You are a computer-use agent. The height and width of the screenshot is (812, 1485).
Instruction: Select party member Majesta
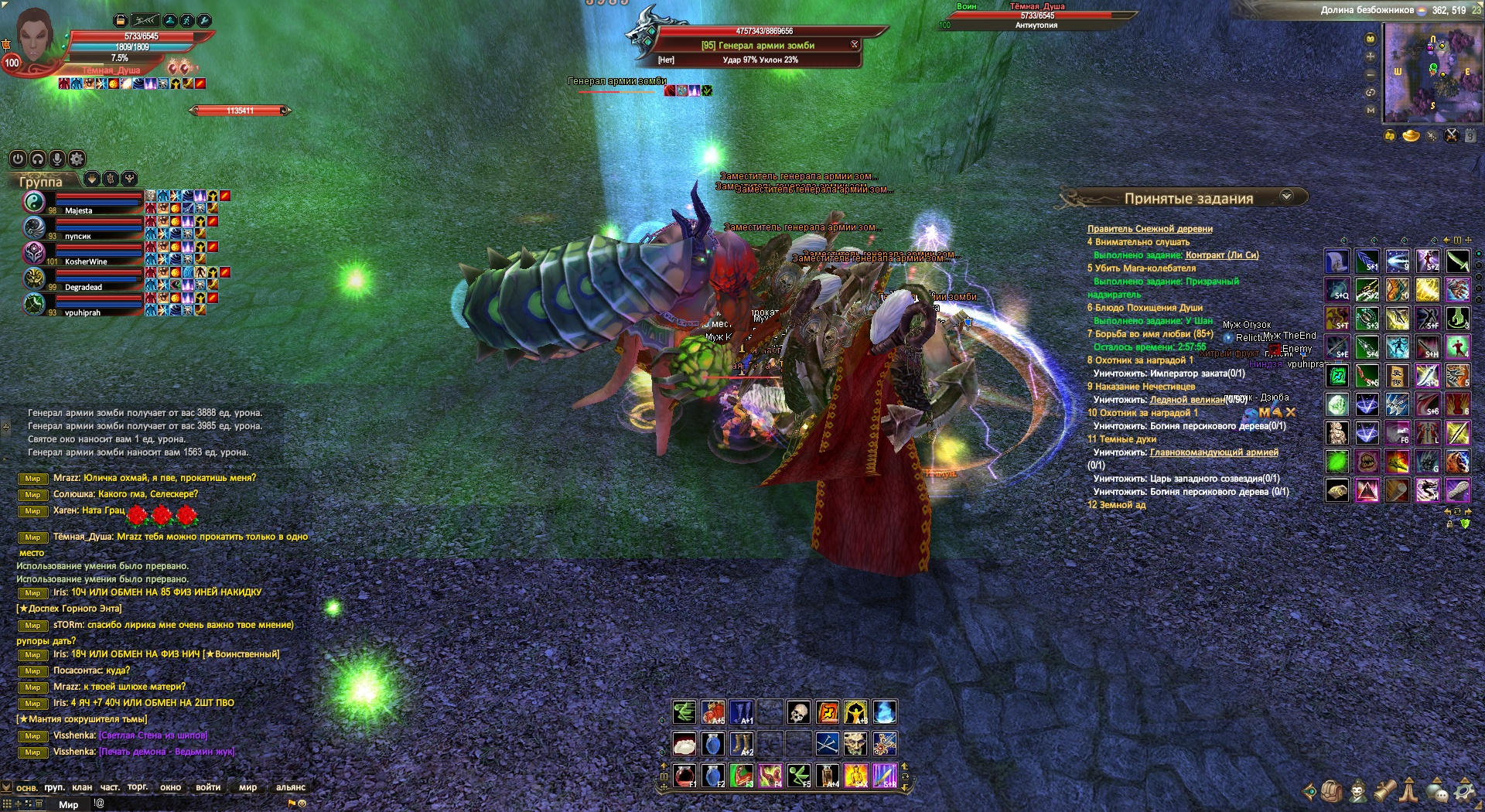tap(79, 210)
